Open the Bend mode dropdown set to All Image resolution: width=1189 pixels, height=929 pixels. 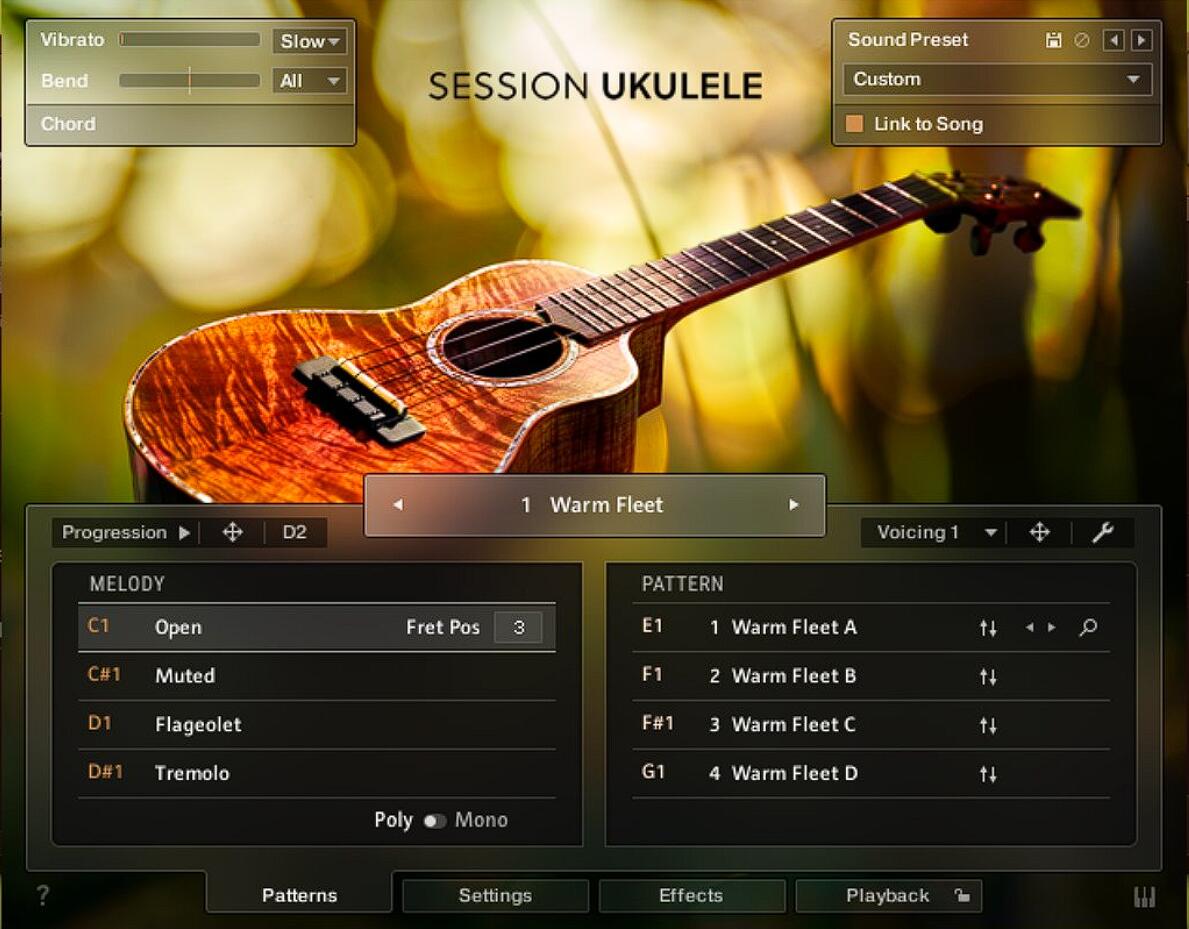(309, 81)
